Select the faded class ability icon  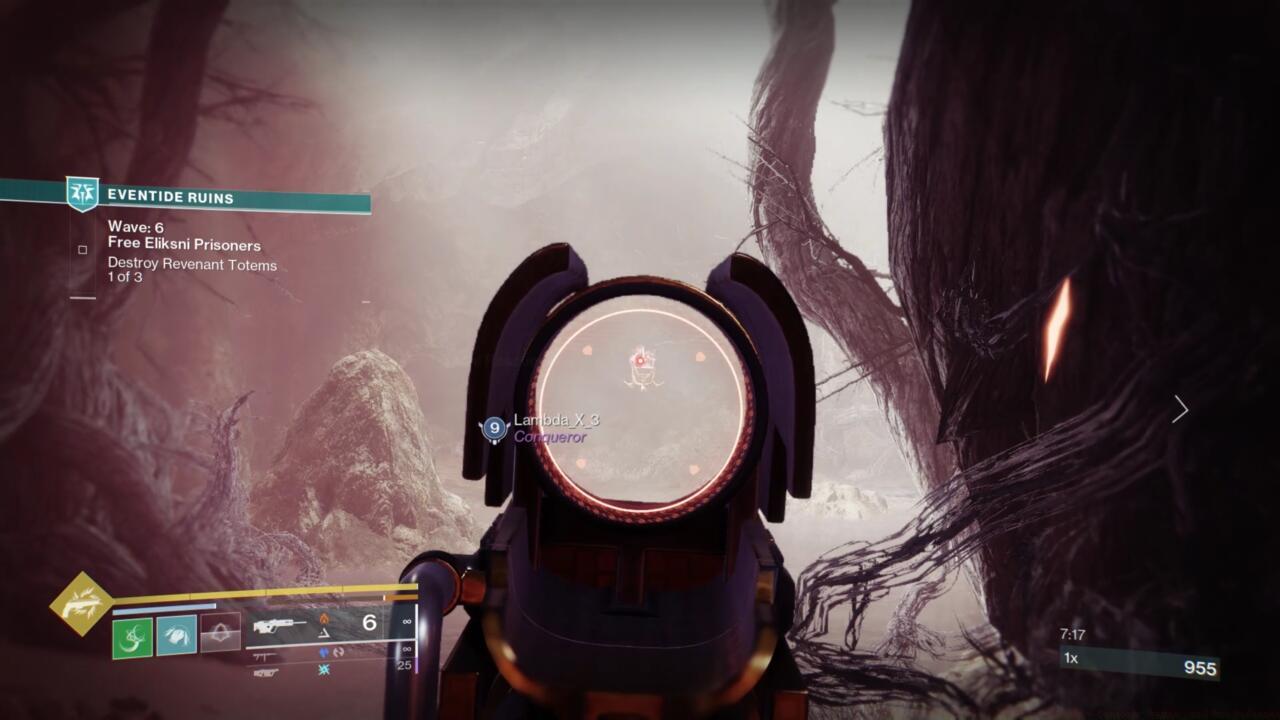[219, 633]
